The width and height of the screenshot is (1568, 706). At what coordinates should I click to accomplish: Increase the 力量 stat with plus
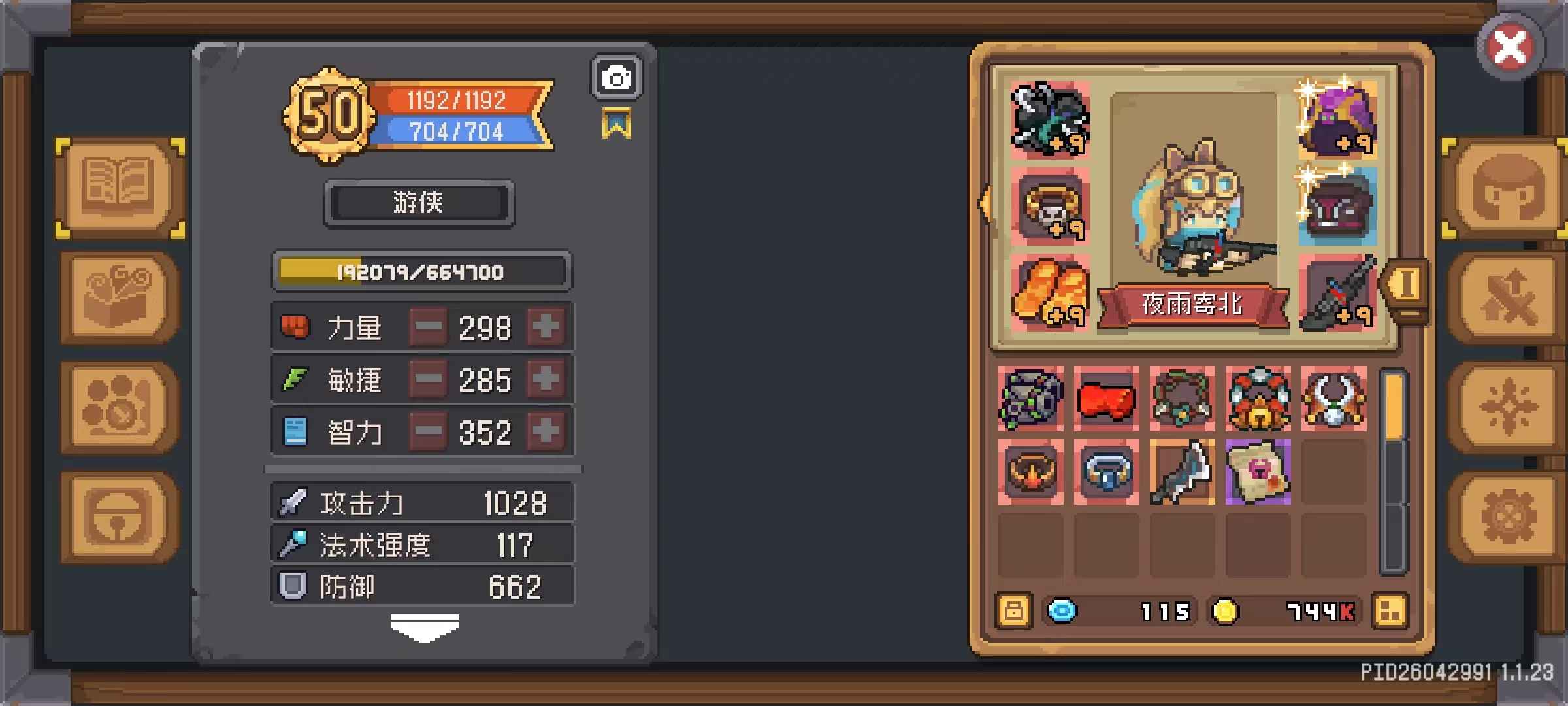[x=546, y=327]
